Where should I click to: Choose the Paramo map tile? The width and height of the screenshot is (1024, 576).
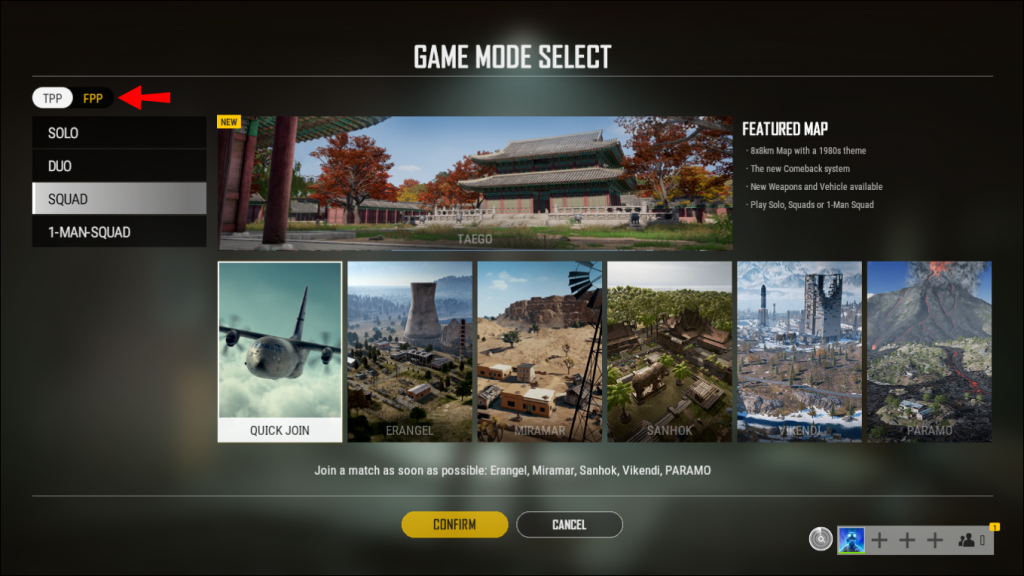coord(929,351)
